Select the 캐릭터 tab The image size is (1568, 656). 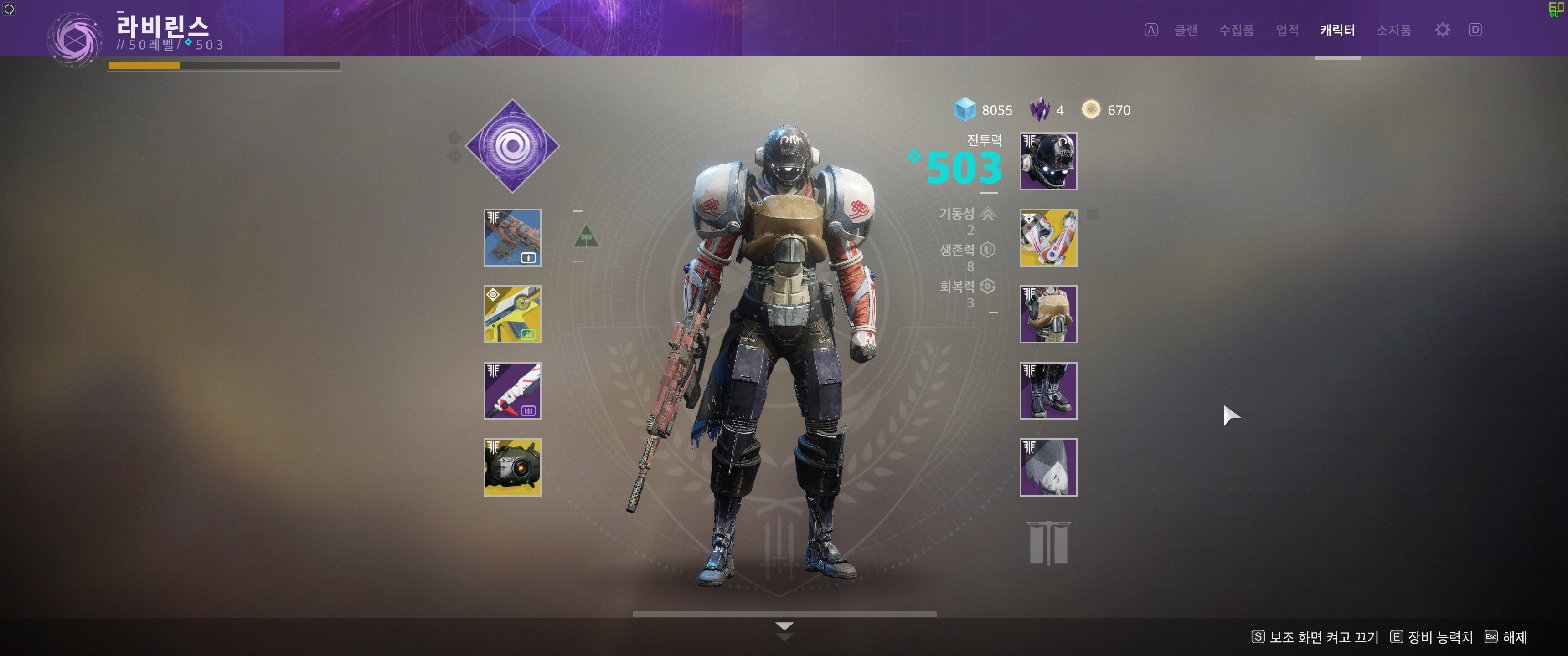click(x=1337, y=30)
